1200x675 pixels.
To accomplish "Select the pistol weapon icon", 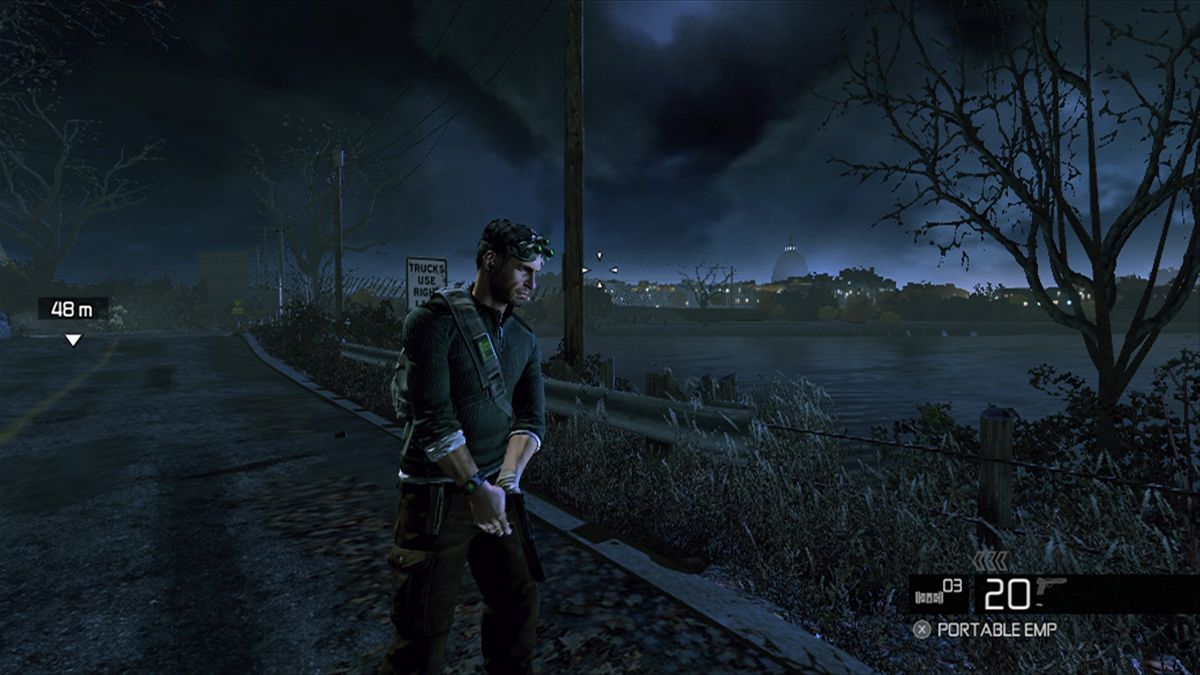I will click(1051, 589).
